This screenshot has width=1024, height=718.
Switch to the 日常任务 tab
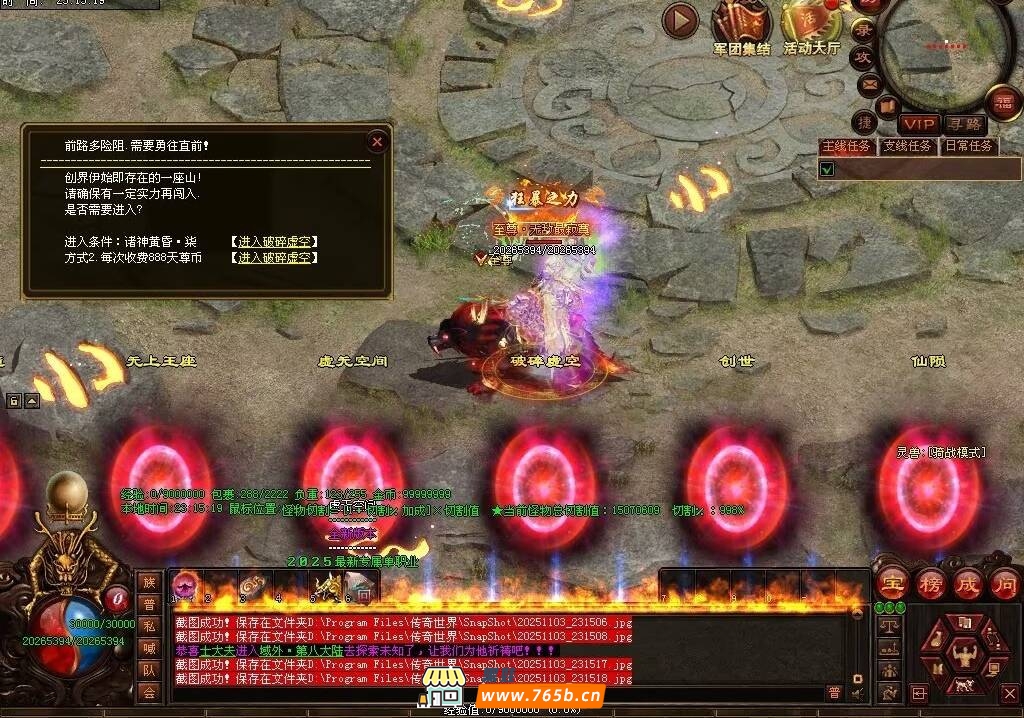[969, 146]
